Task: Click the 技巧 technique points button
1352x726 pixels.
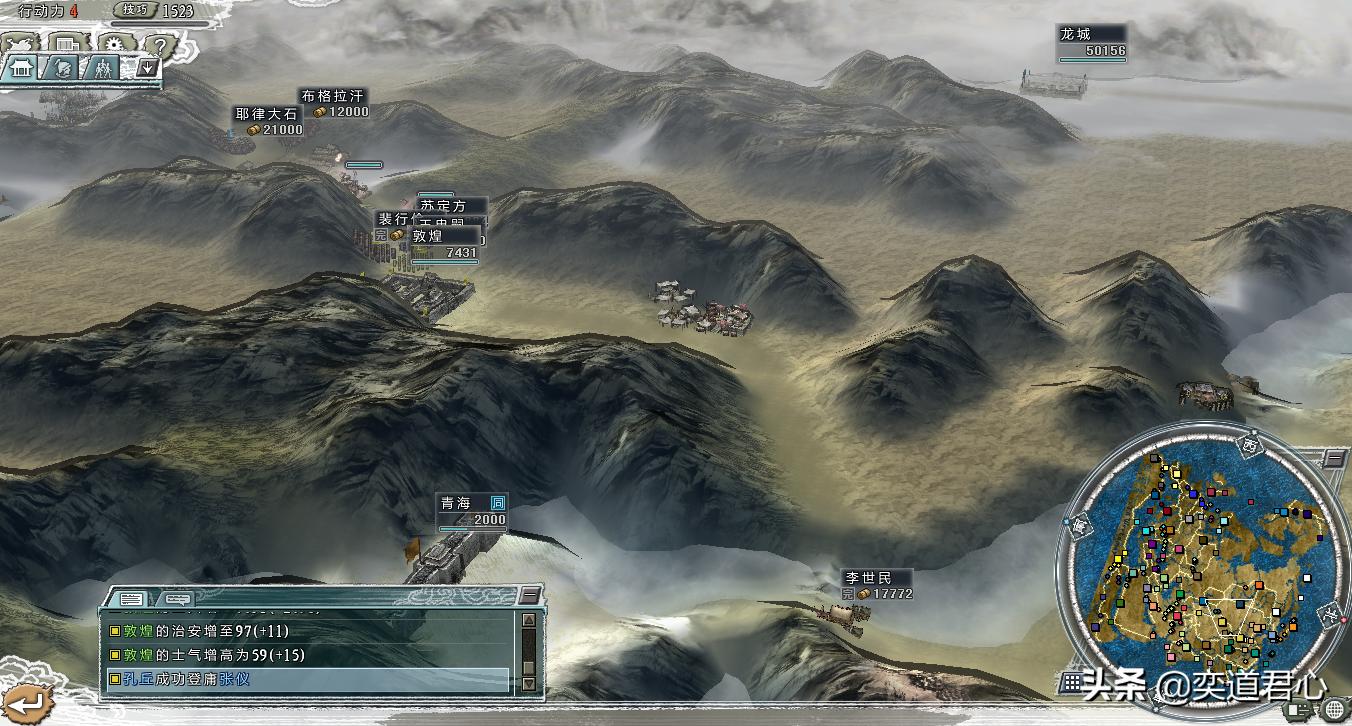Action: click(x=135, y=10)
